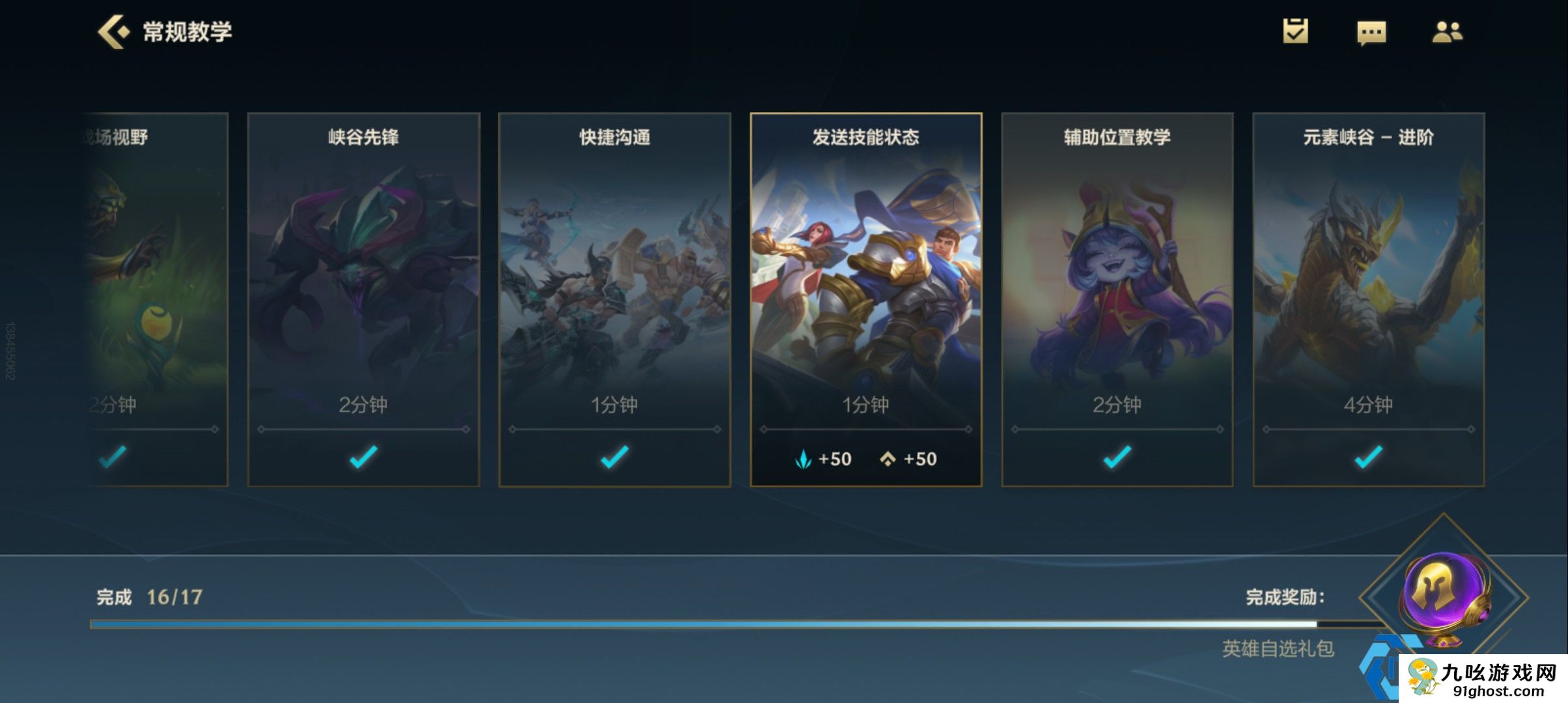1568x703 pixels.
Task: Toggle the completion check on 辅助位置教学
Action: [x=1118, y=458]
